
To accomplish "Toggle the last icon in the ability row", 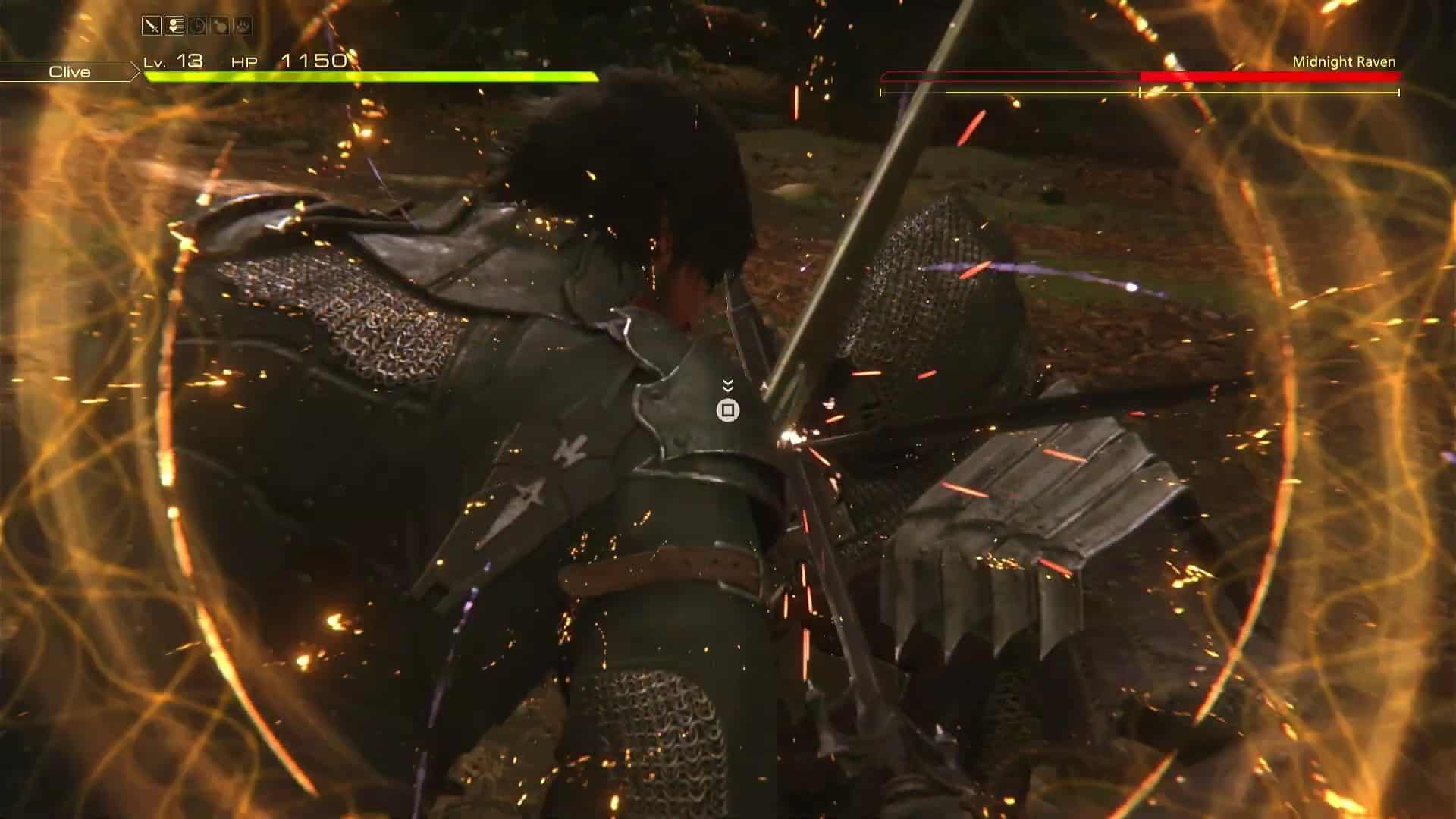I will click(x=243, y=25).
